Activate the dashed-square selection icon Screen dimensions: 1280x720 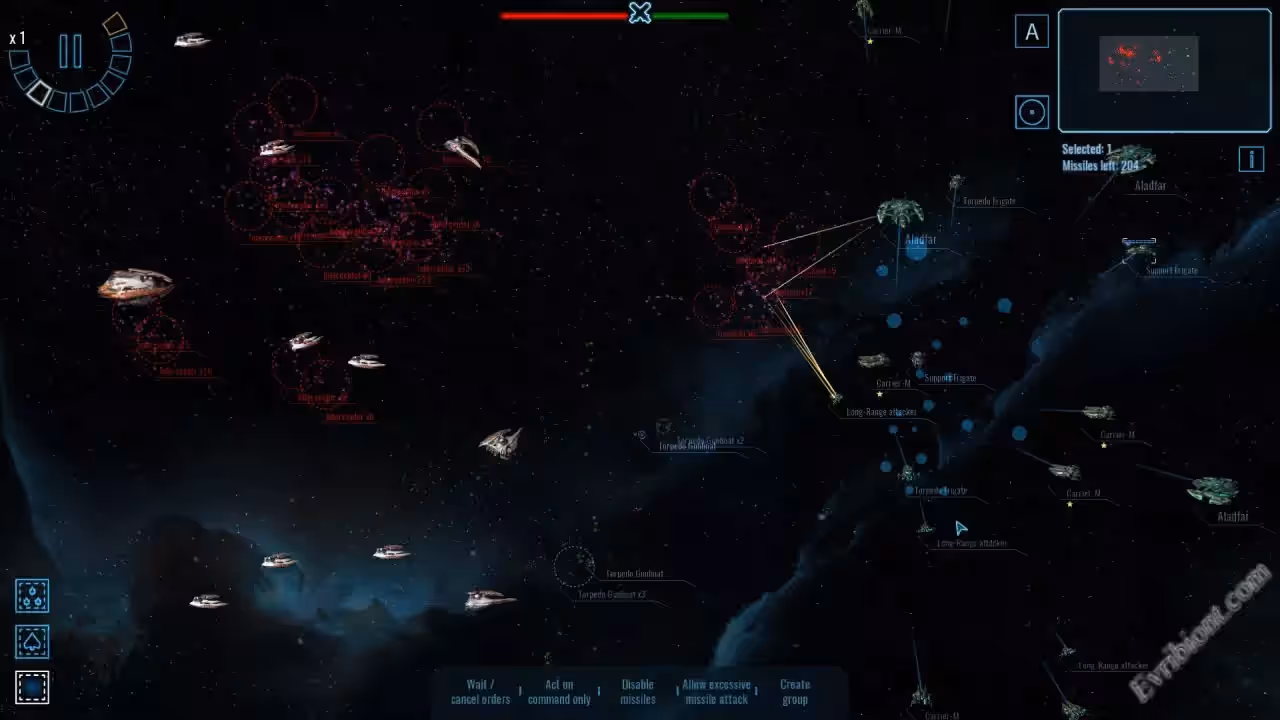click(x=32, y=687)
